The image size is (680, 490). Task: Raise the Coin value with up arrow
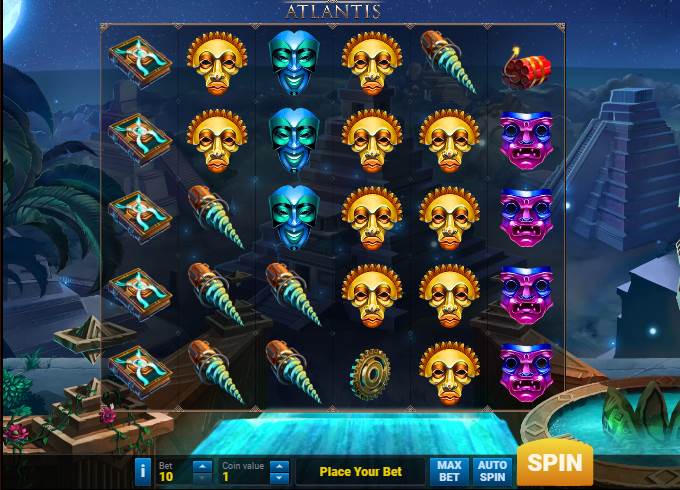(279, 465)
